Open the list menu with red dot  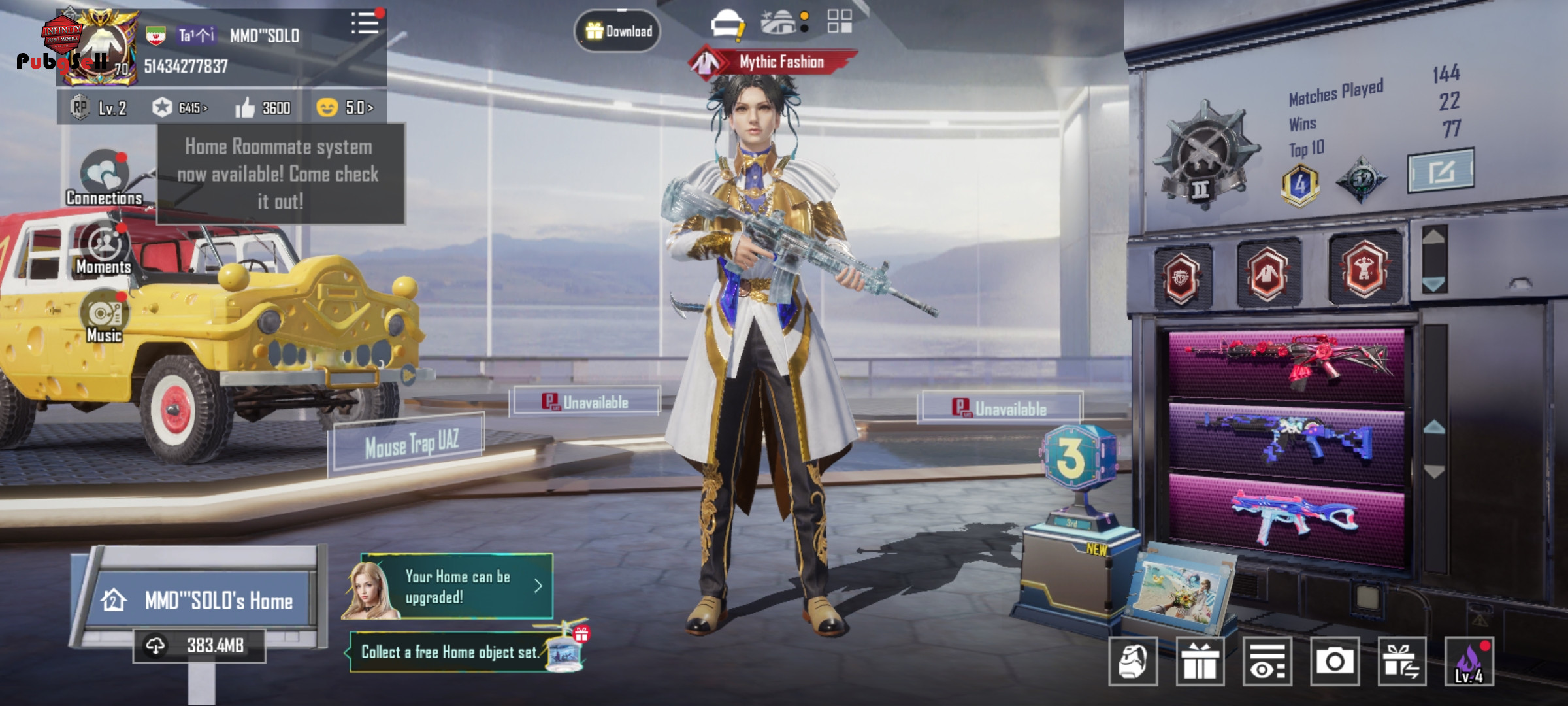coord(365,24)
